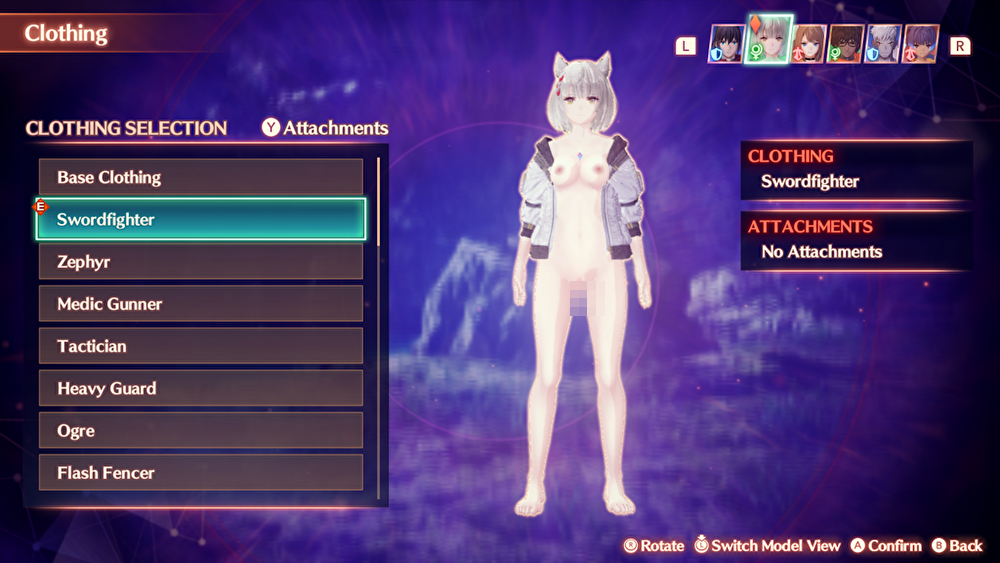
Task: Choose the Flash Fencer outfit
Action: (200, 473)
